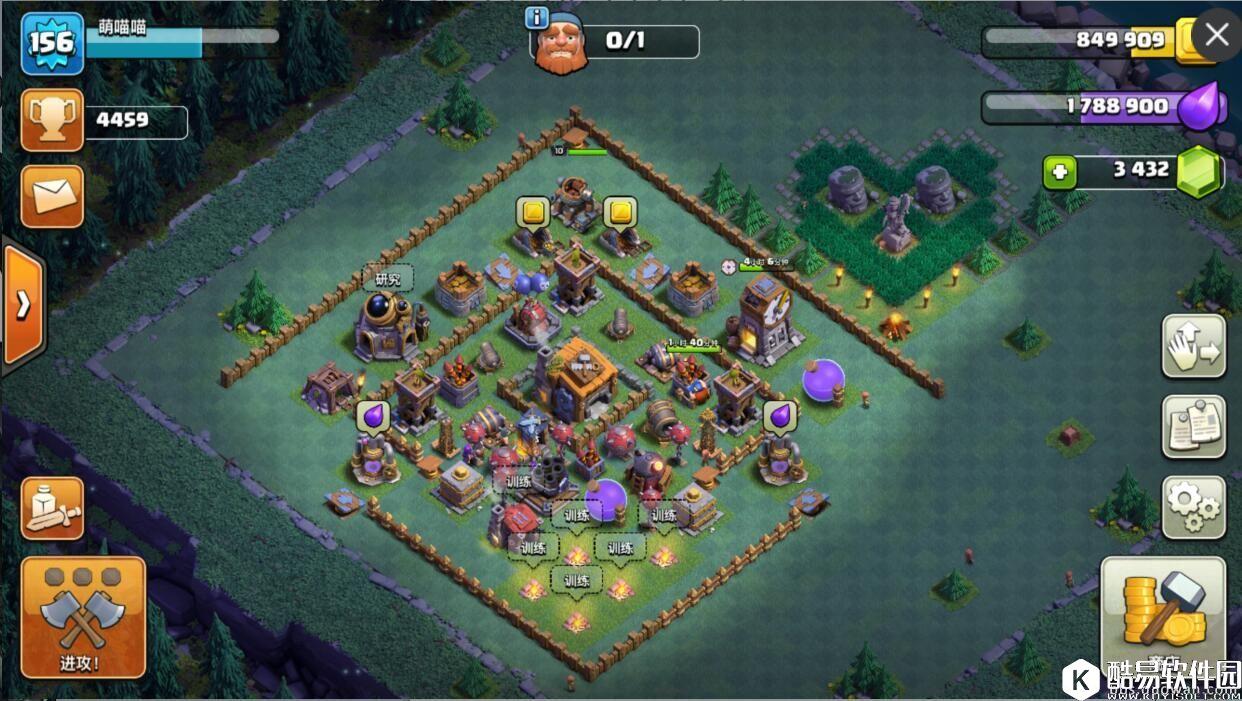Open the layout editor hand button
1242x701 pixels.
1193,346
